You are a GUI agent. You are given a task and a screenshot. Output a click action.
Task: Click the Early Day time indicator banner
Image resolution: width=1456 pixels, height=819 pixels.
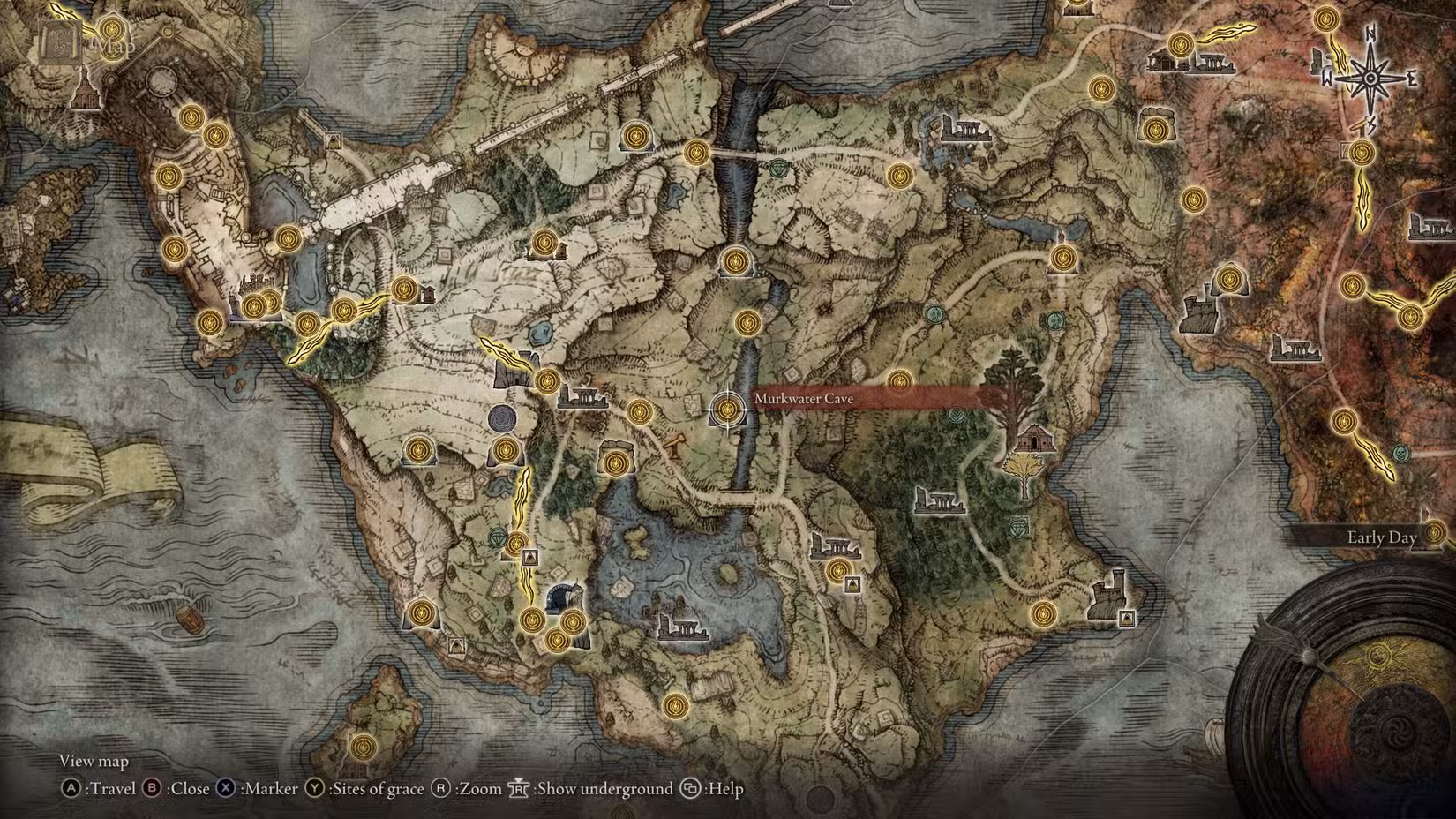(x=1380, y=537)
